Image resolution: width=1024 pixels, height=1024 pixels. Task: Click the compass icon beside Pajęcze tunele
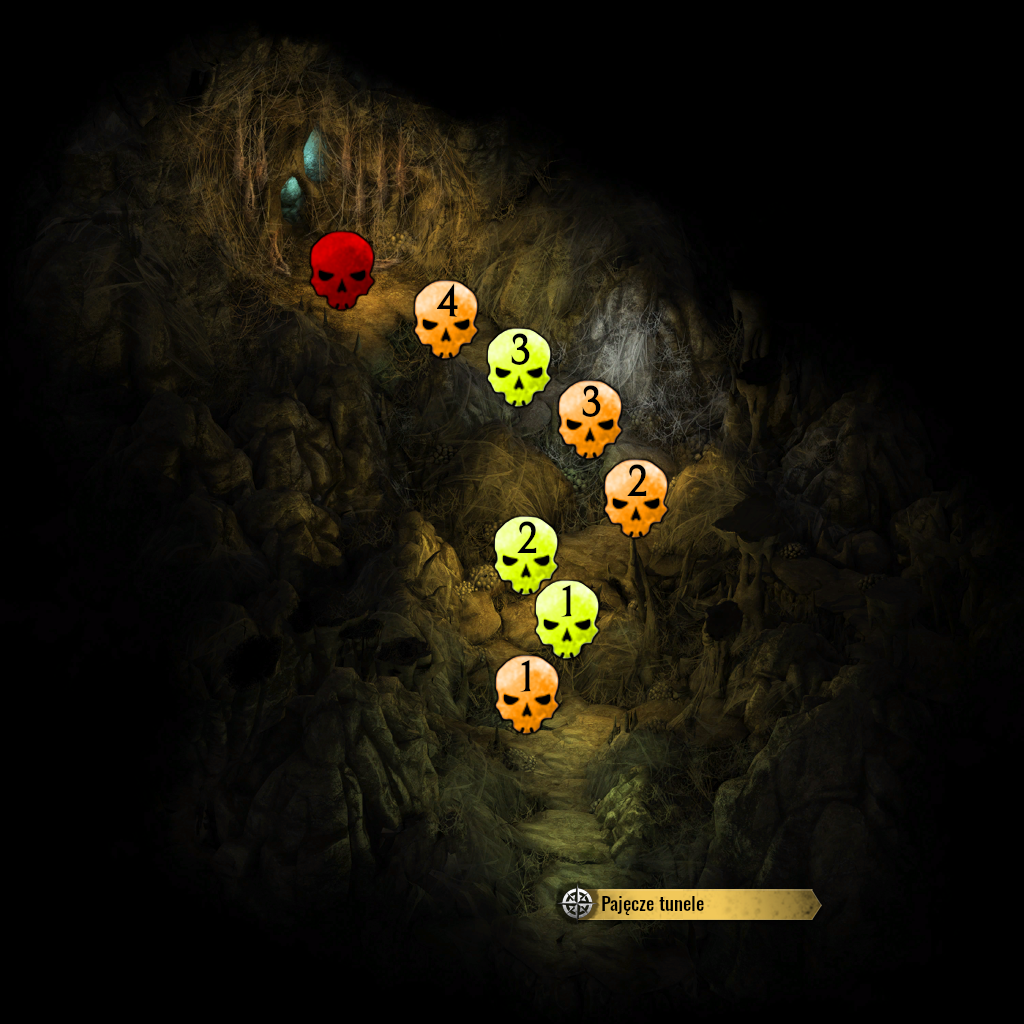[577, 904]
